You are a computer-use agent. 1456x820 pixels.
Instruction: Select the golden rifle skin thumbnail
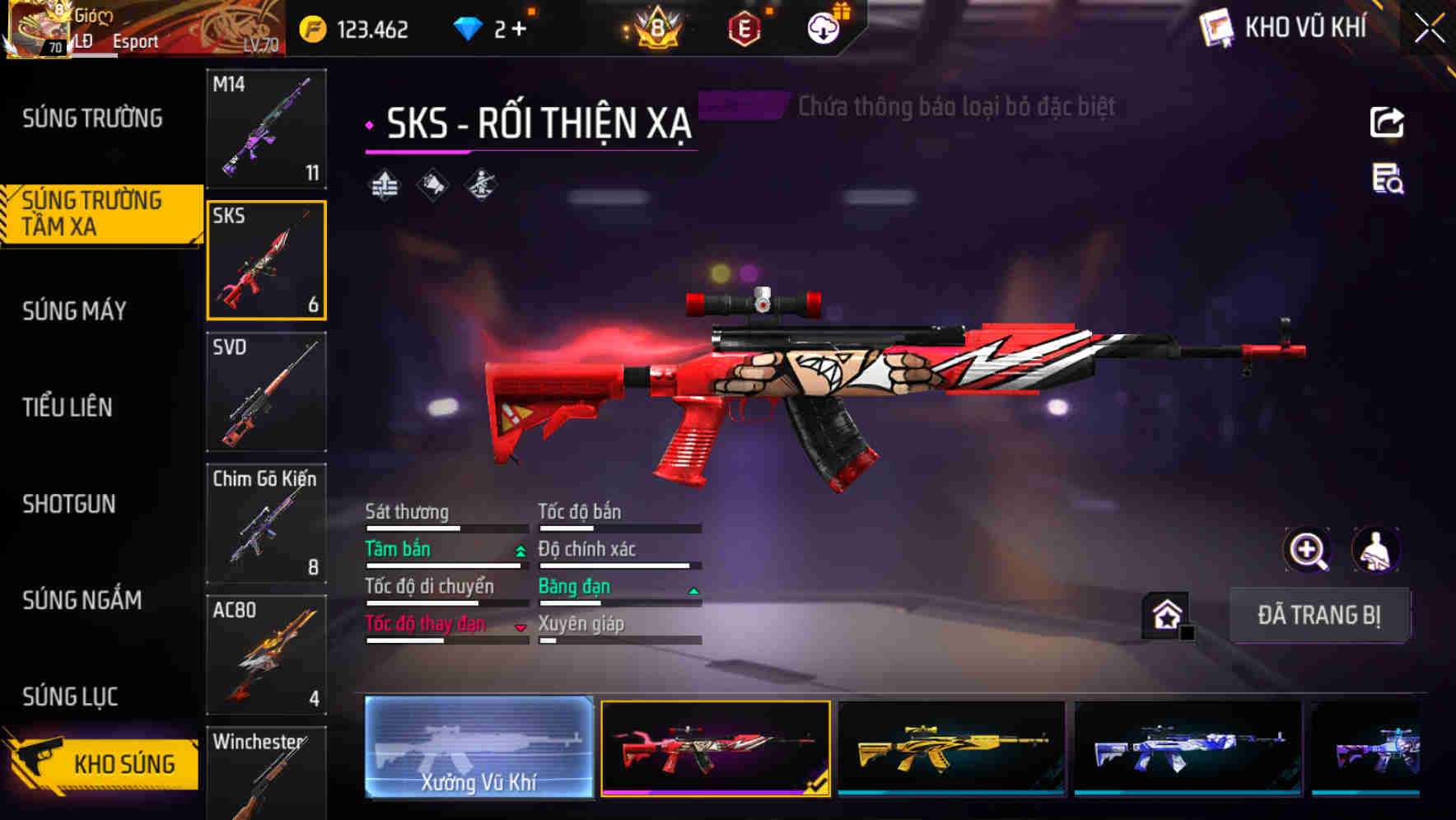click(952, 748)
